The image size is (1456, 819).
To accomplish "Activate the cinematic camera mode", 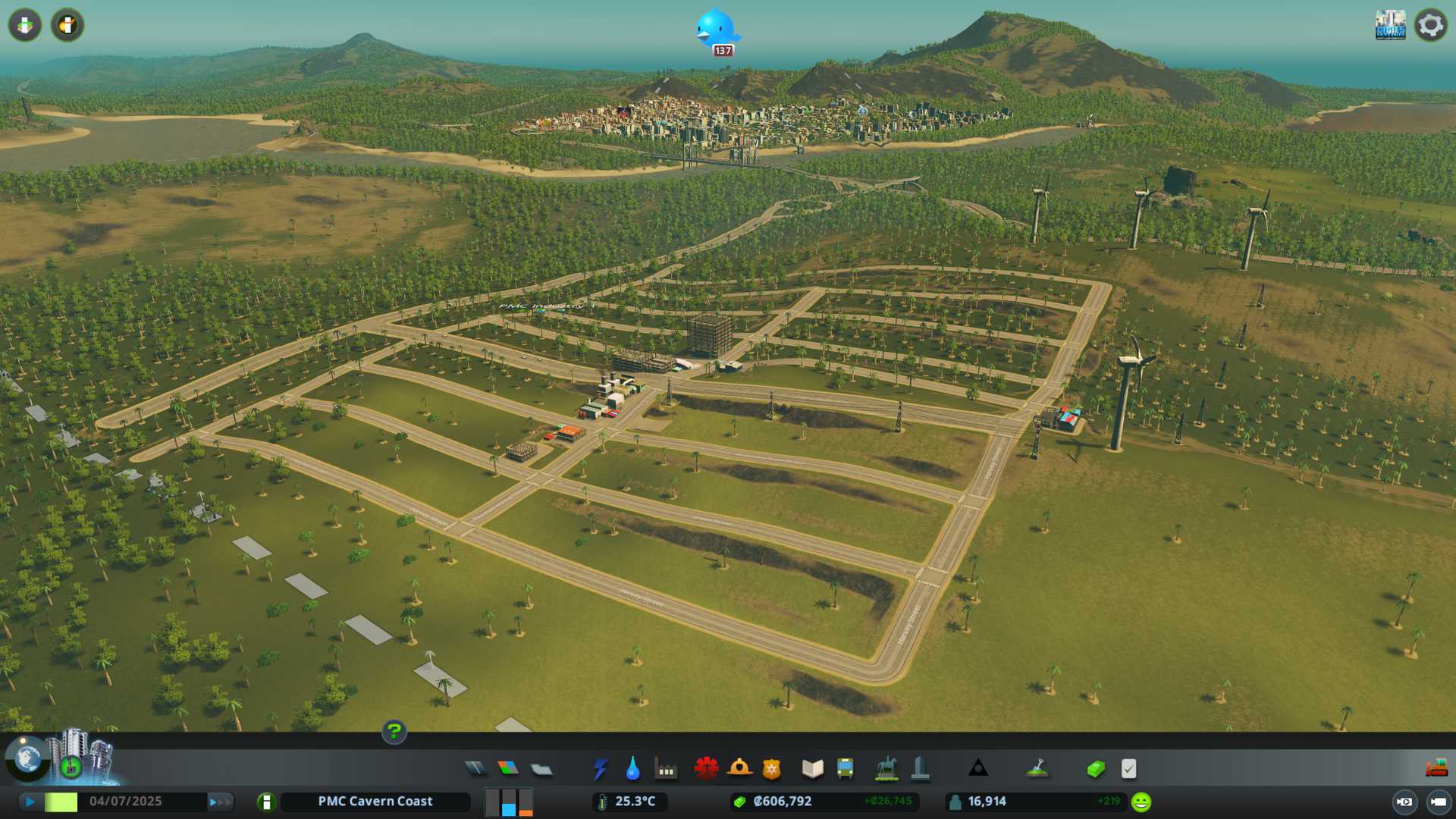I will [x=1404, y=802].
